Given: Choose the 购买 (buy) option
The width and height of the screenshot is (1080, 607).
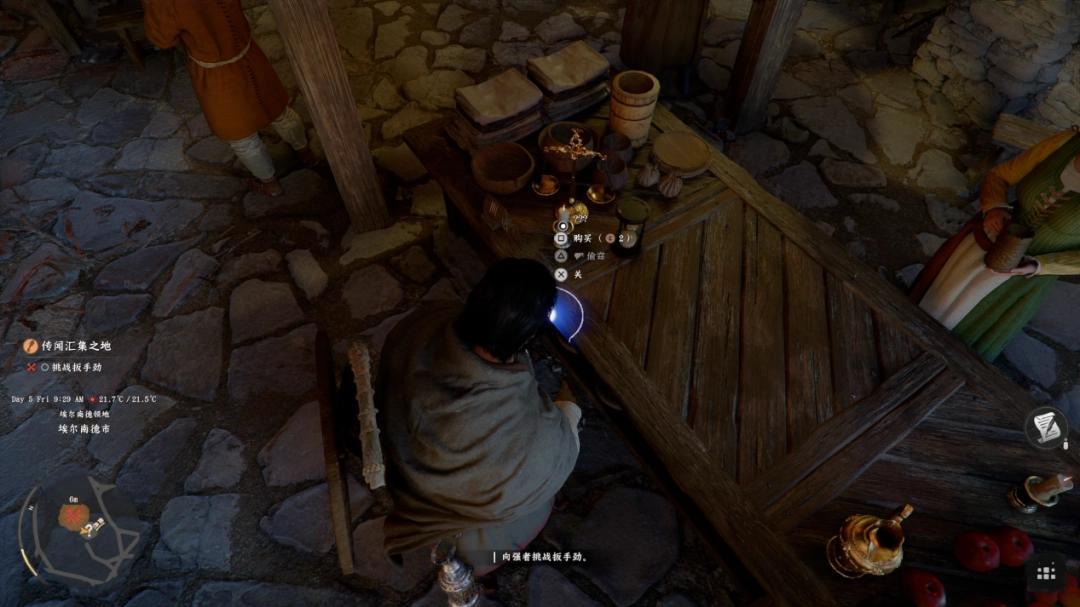Looking at the screenshot, I should [583, 239].
